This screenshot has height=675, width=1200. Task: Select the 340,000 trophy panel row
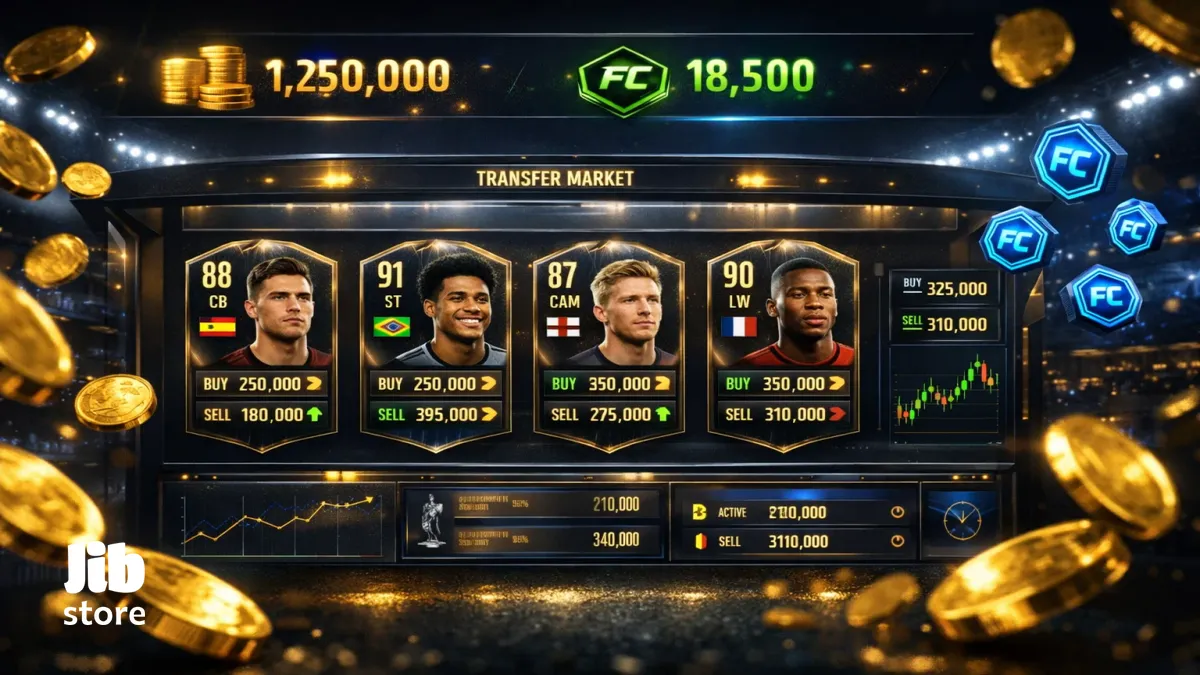(560, 540)
